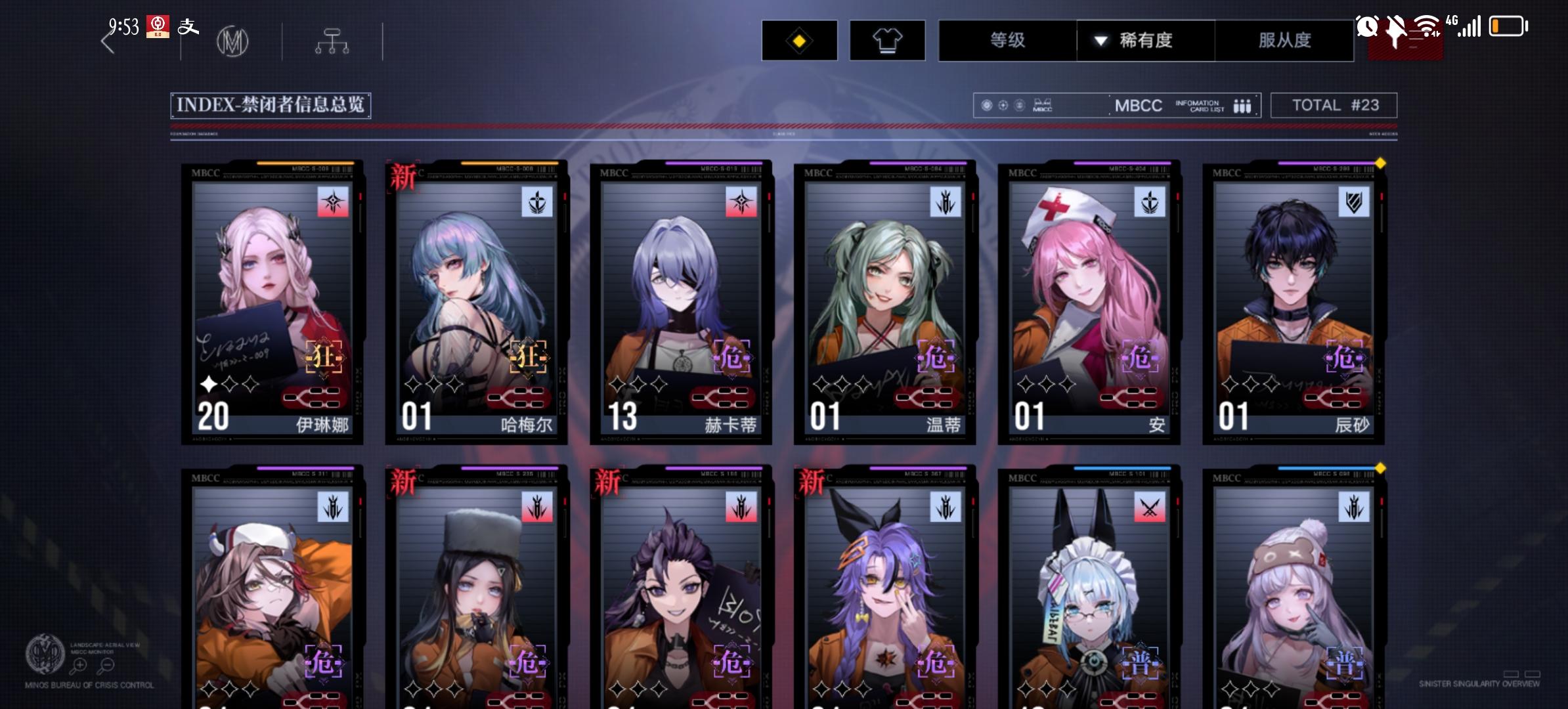
Task: Switch to the 服从度 sorting tab
Action: coord(1284,41)
